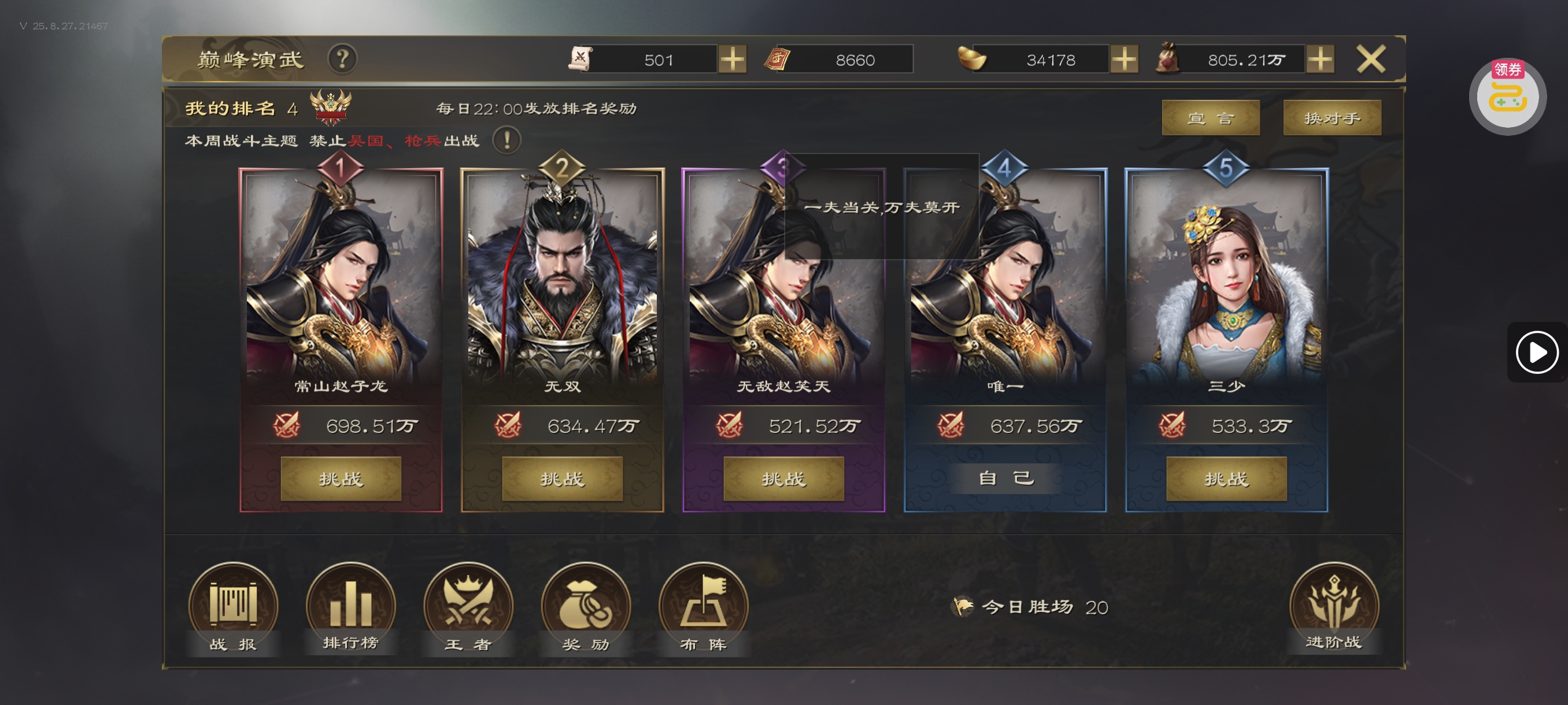Challenge rank 1 player 常山赵子龙

pos(341,478)
